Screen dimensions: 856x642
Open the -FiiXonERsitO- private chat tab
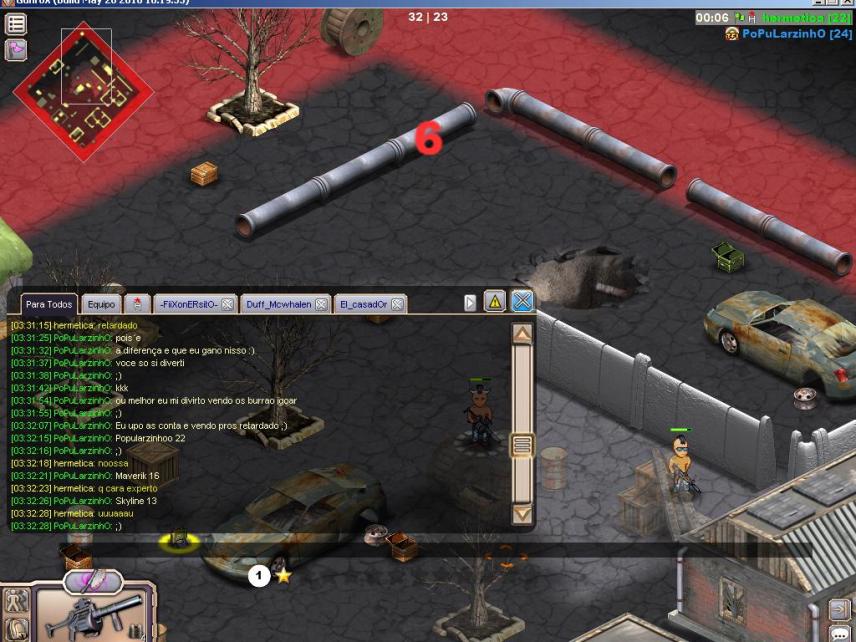pos(187,303)
